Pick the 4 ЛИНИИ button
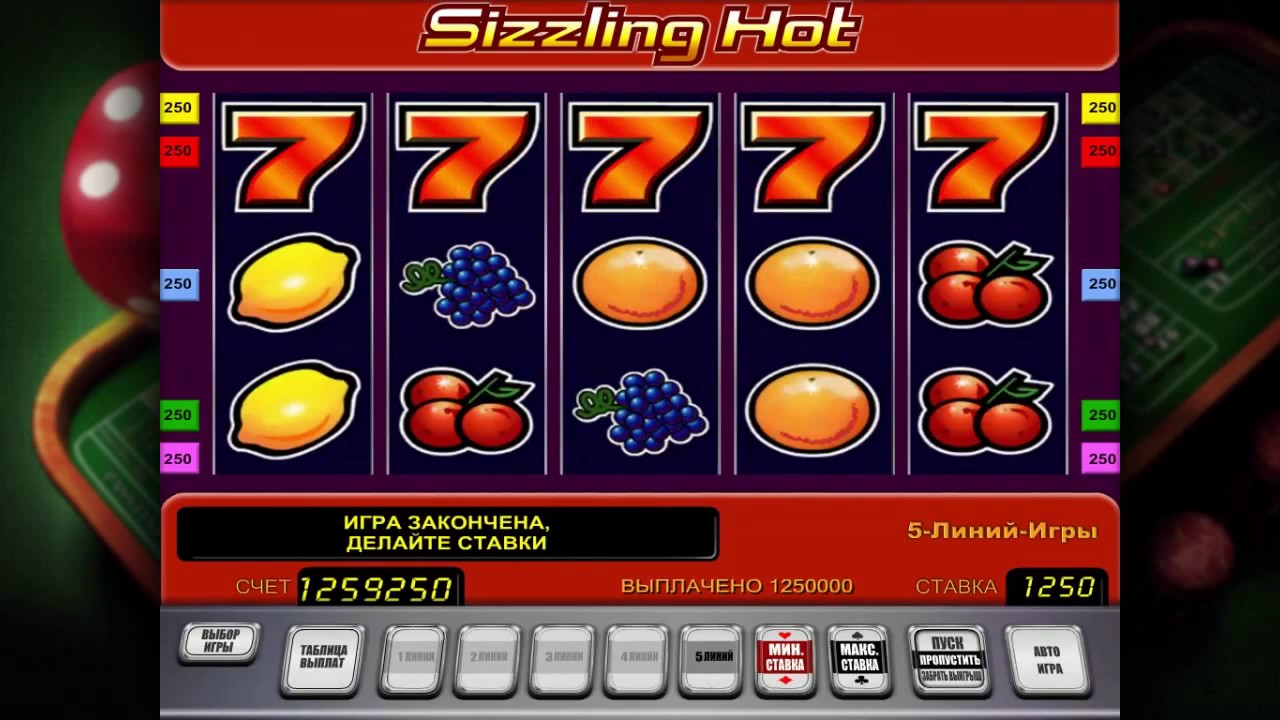 tap(638, 658)
